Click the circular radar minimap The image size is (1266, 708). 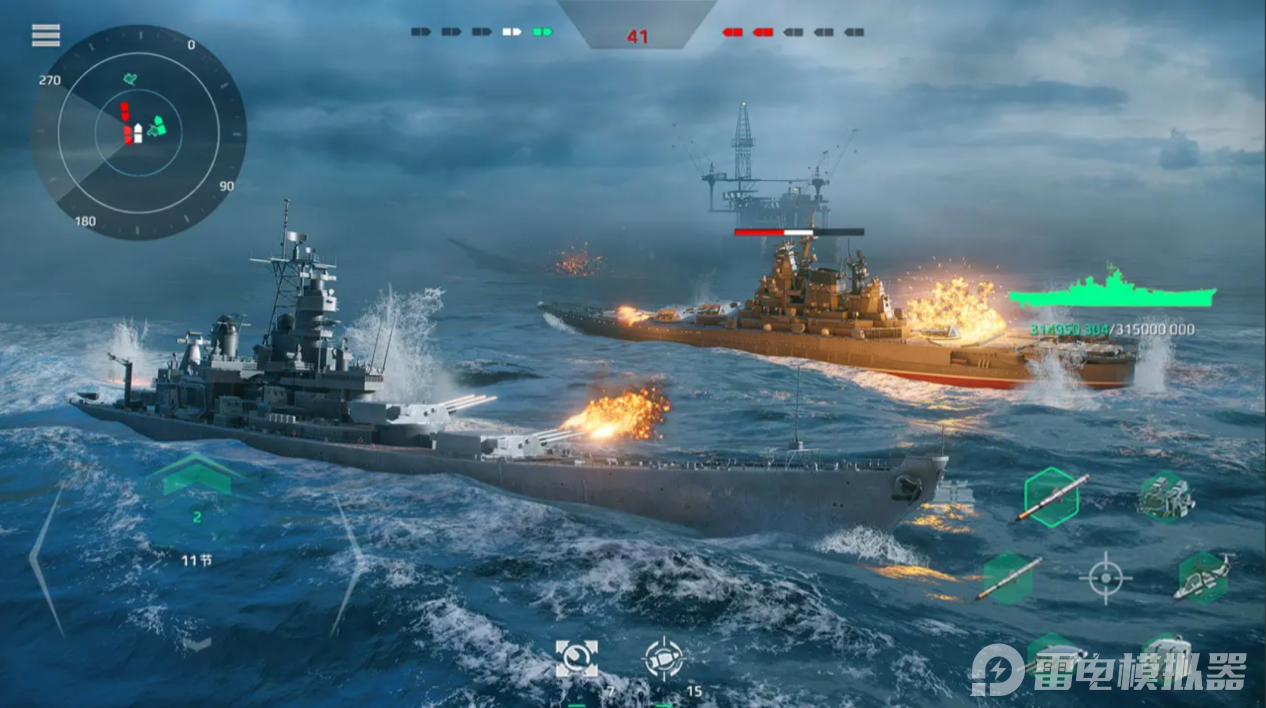138,132
